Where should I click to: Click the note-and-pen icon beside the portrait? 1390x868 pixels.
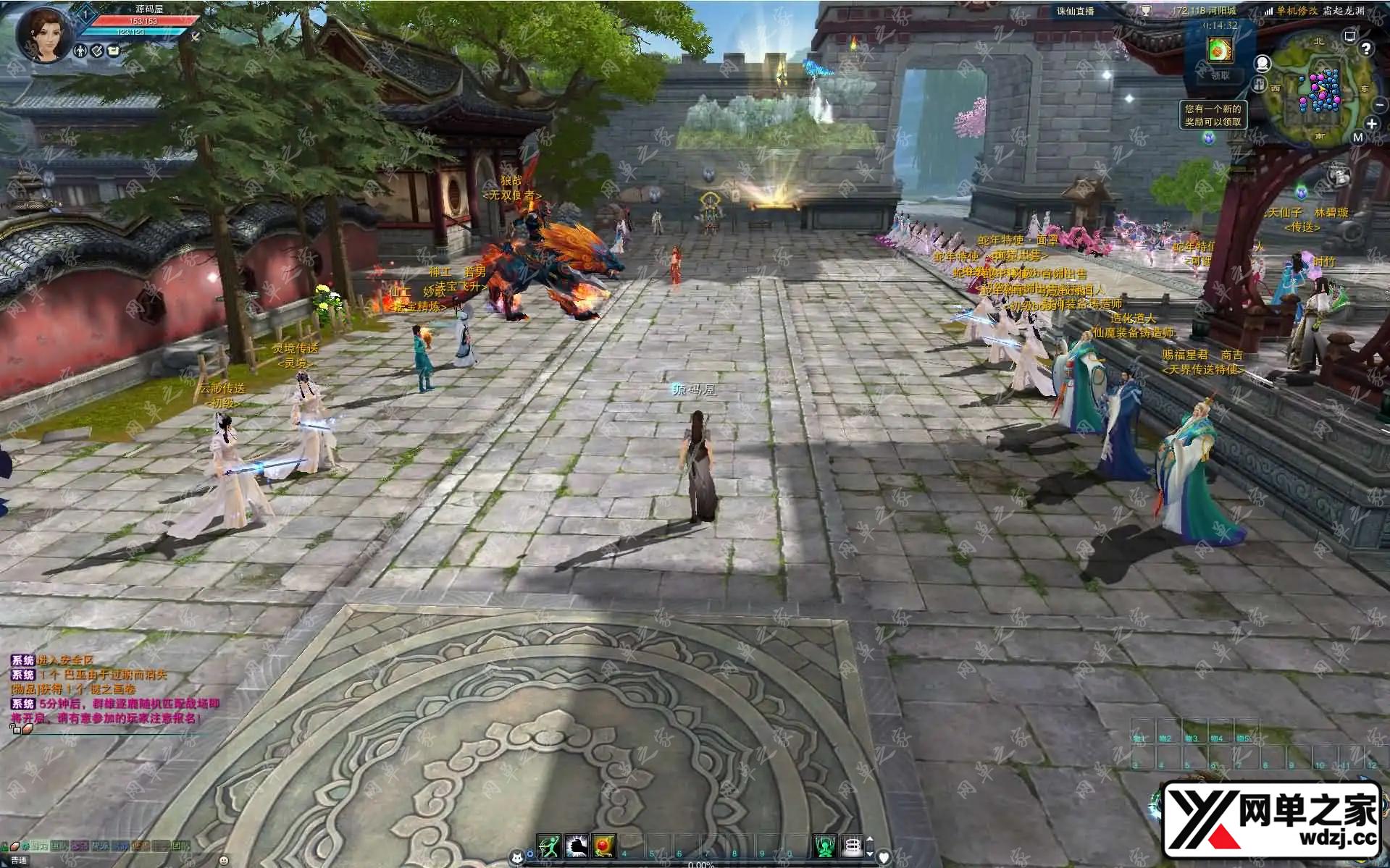click(x=97, y=51)
